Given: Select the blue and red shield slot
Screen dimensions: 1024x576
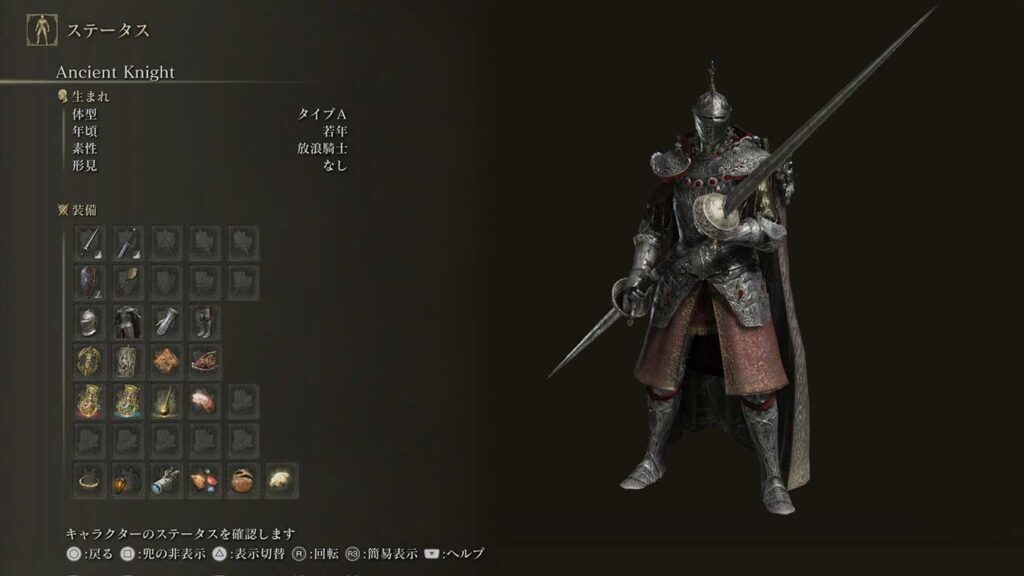Looking at the screenshot, I should point(89,282).
